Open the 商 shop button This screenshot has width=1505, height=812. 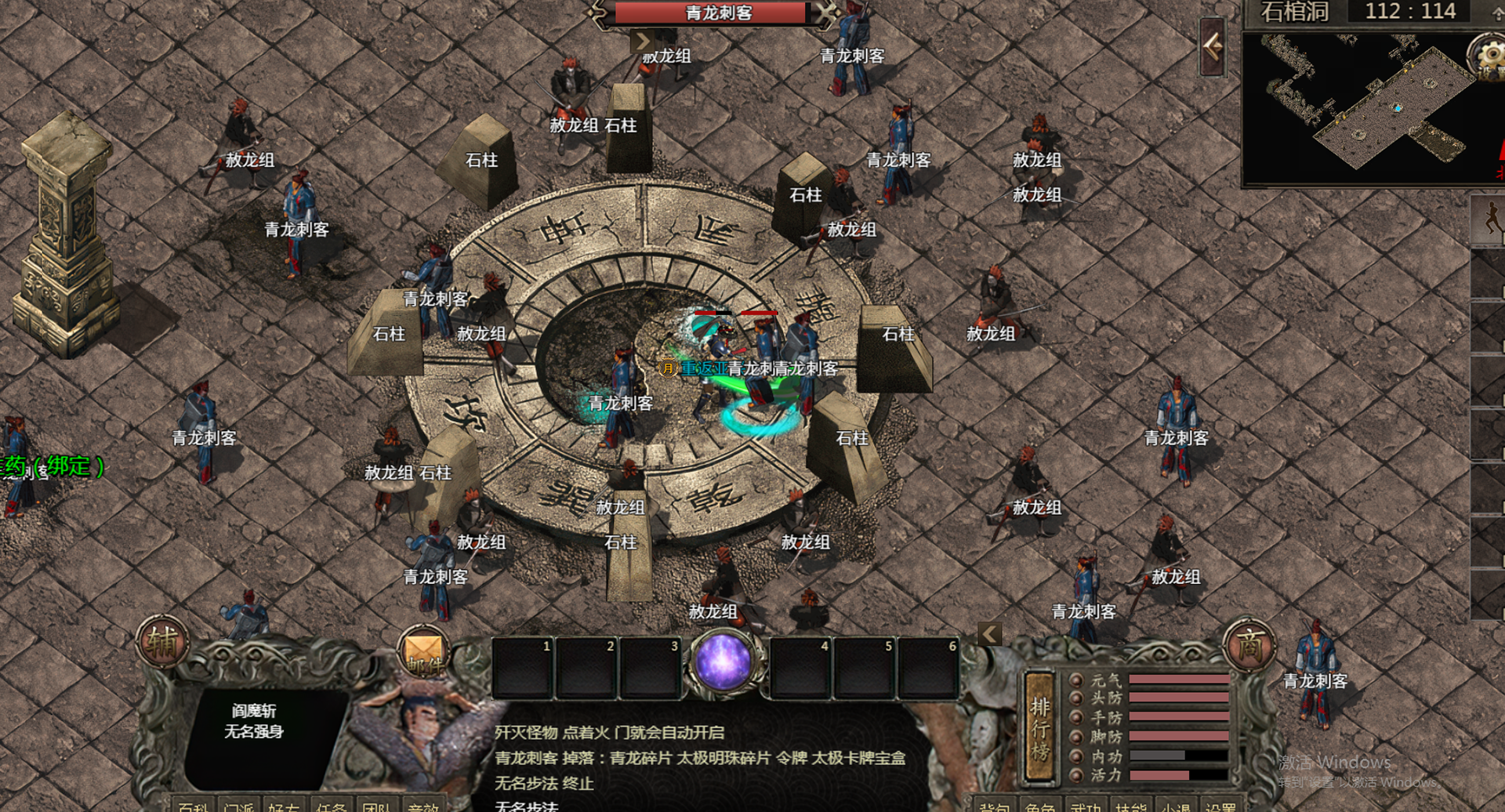coord(1249,647)
